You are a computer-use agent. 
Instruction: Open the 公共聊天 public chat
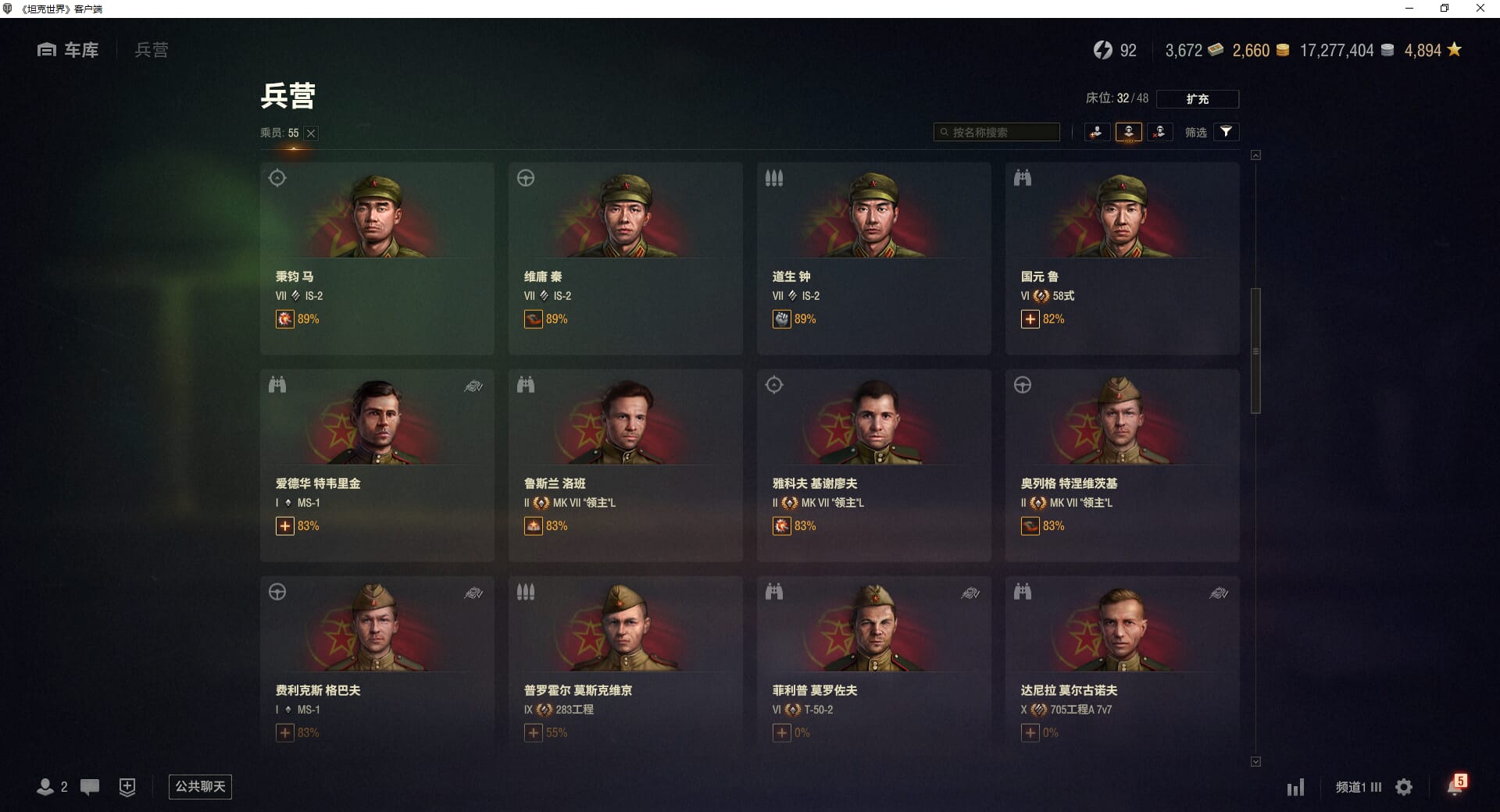pos(200,786)
